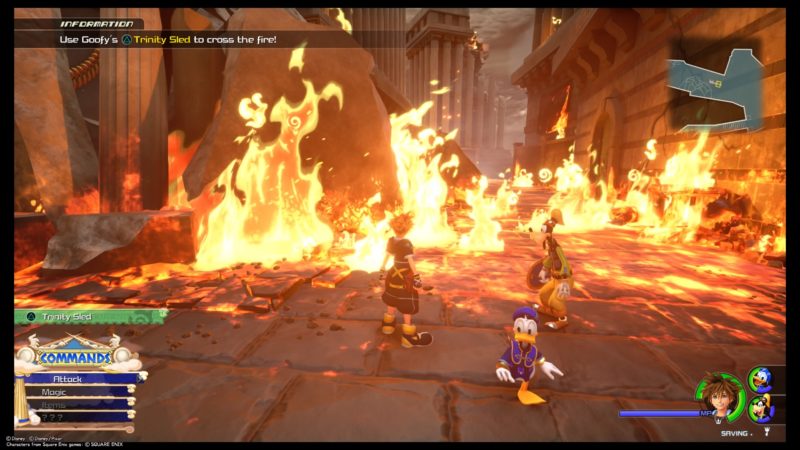
Task: Click the Commands menu header
Action: [75, 356]
